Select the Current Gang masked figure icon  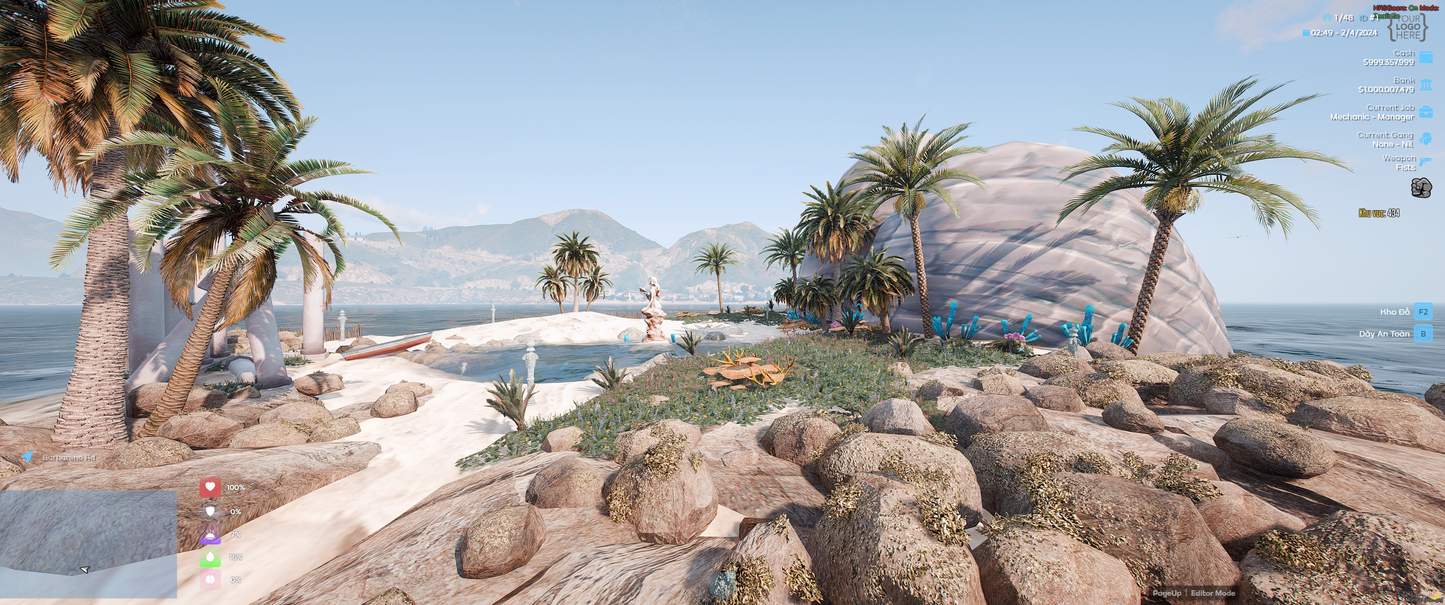coord(1426,139)
